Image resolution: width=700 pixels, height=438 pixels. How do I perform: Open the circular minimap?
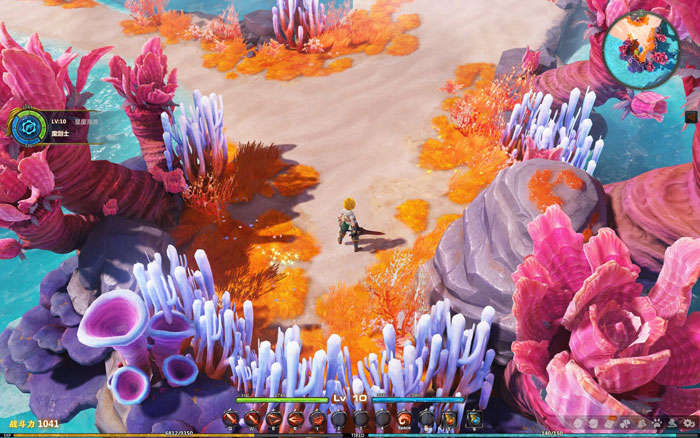pos(641,46)
